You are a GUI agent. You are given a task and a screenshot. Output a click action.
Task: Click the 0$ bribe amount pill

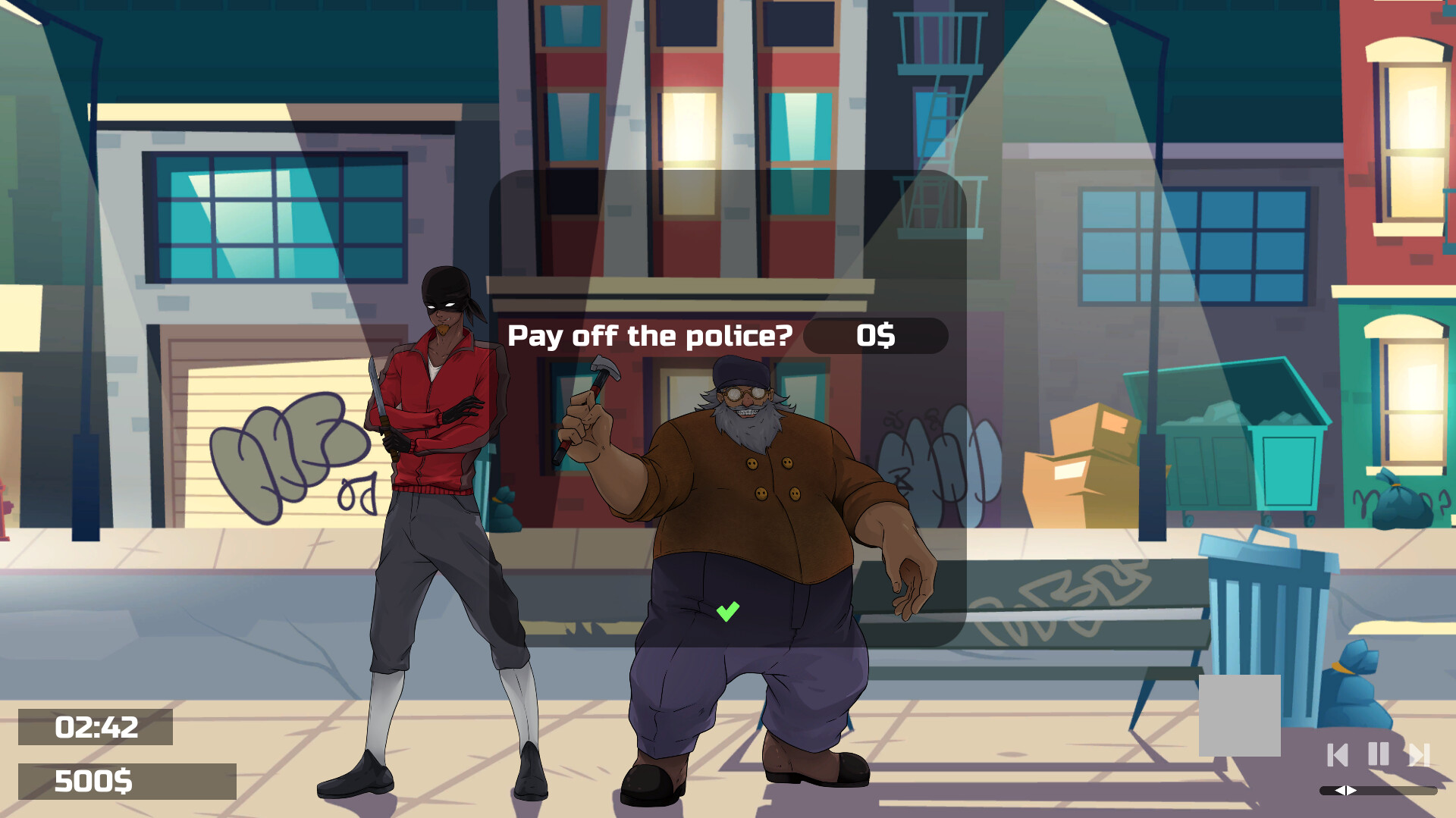point(876,336)
